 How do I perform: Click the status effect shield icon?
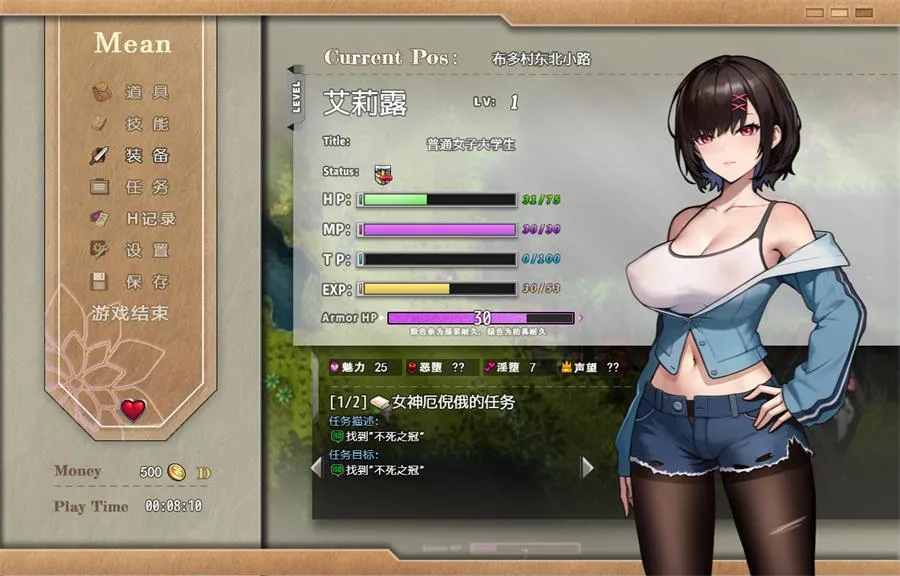[x=382, y=172]
